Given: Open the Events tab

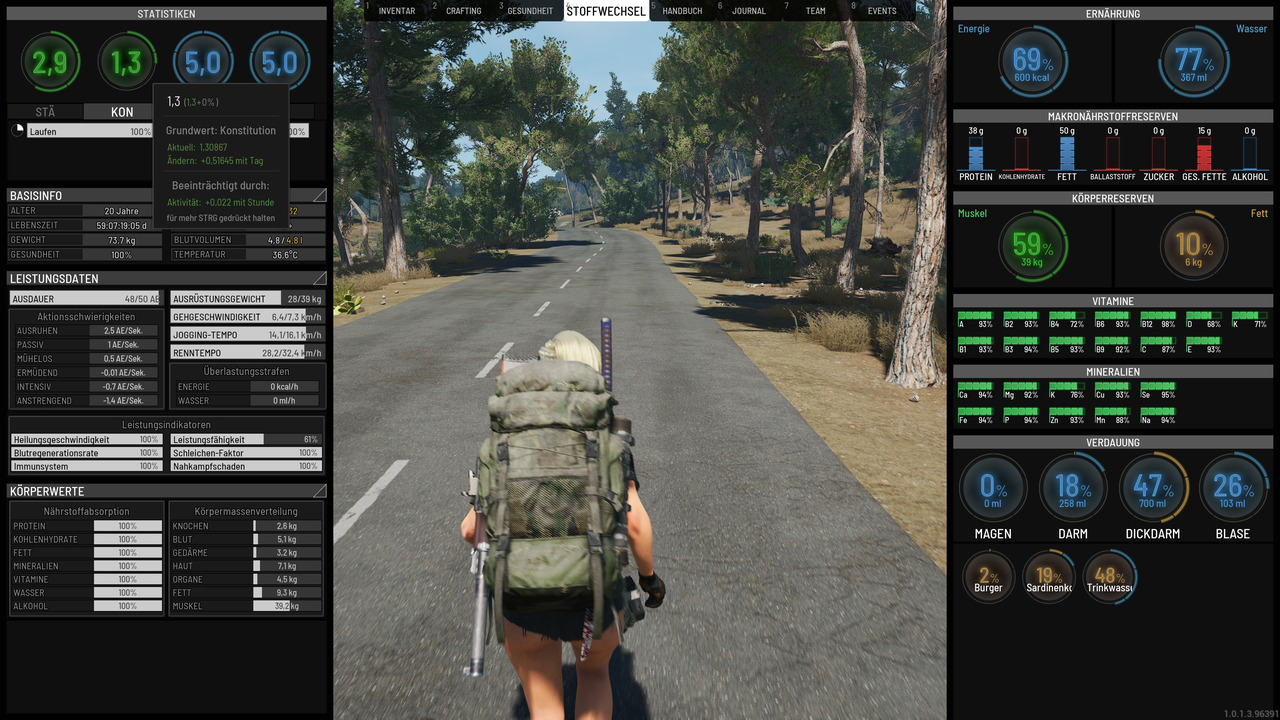Looking at the screenshot, I should tap(882, 11).
